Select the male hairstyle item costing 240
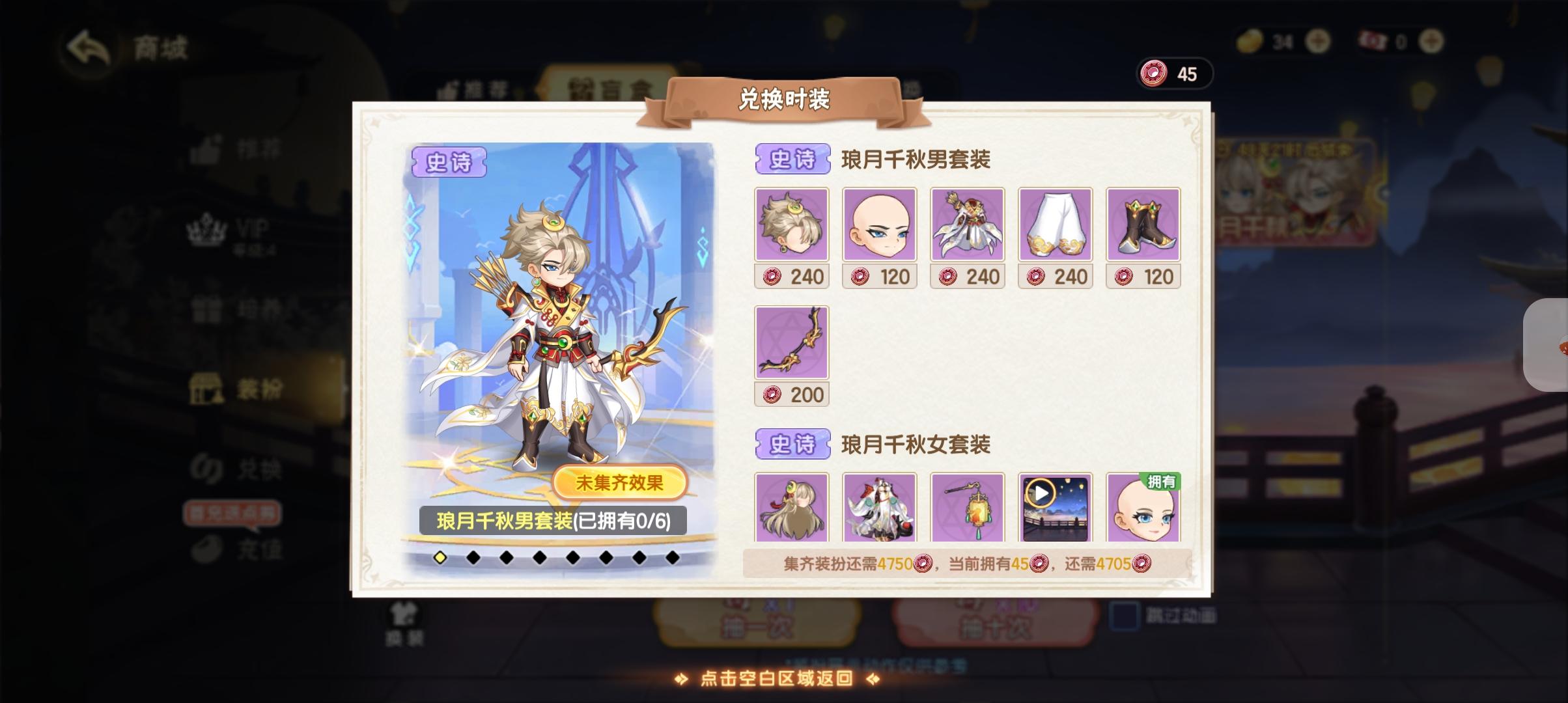Viewport: 1568px width, 703px height. pyautogui.click(x=792, y=225)
